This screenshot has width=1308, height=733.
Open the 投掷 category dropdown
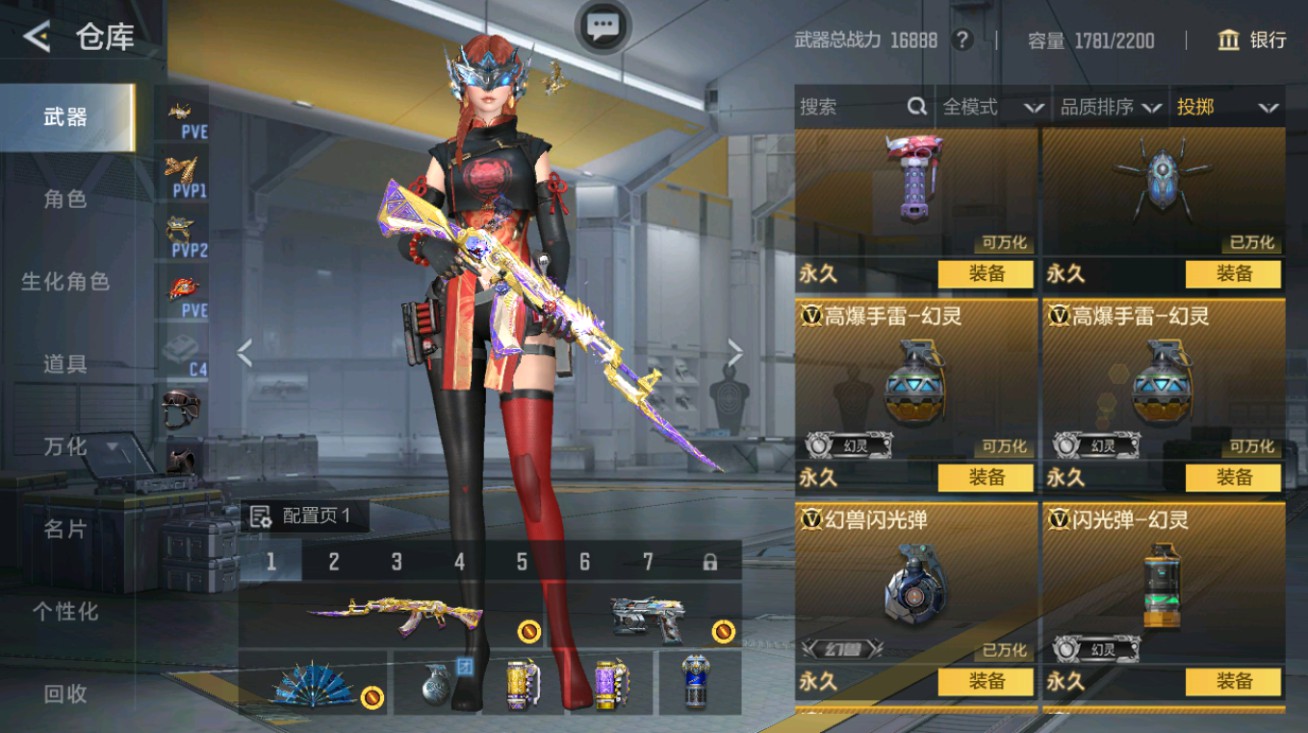1227,107
